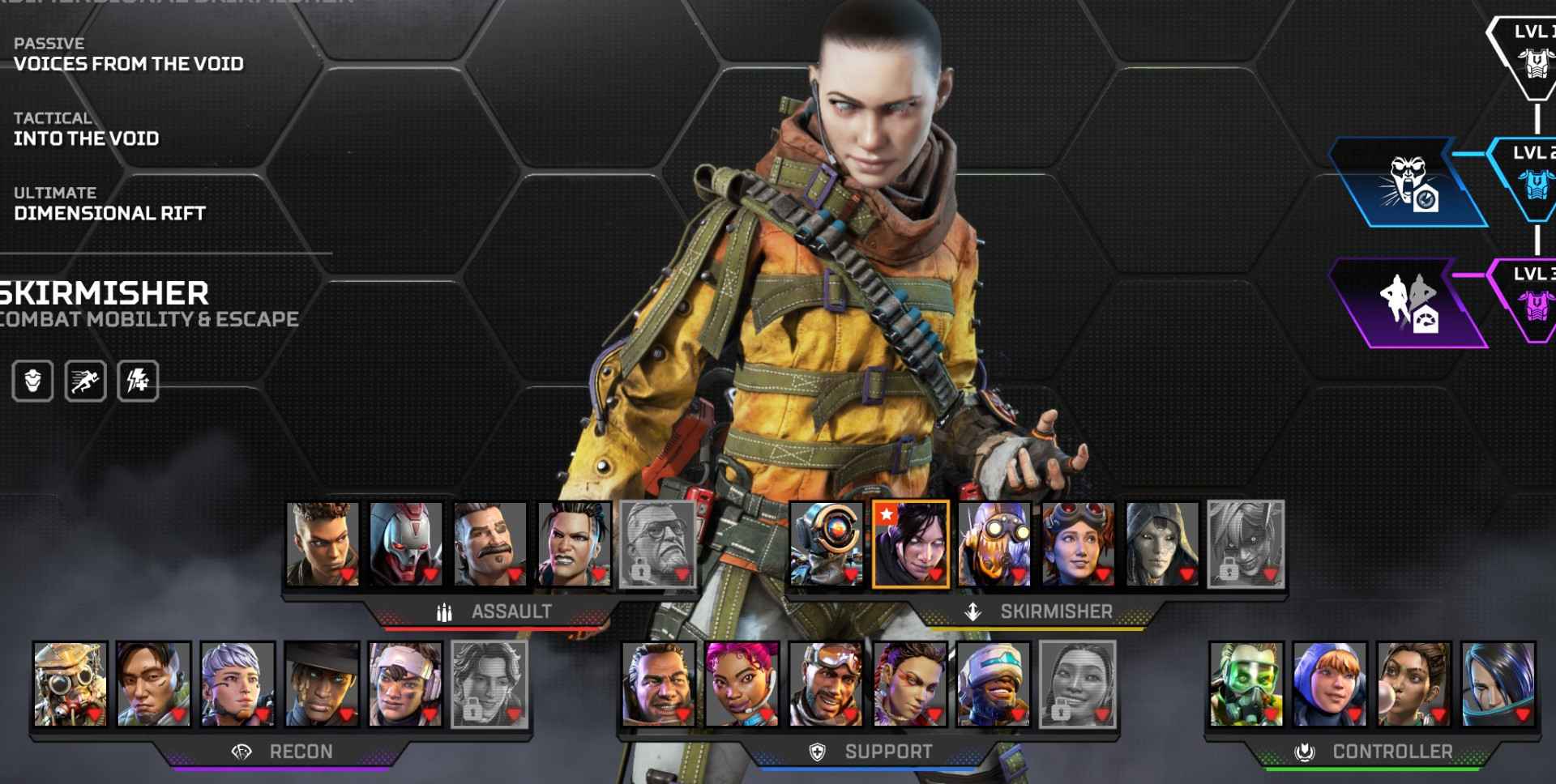The width and height of the screenshot is (1556, 784).
Task: Switch to the RECON class section
Action: tap(300, 752)
